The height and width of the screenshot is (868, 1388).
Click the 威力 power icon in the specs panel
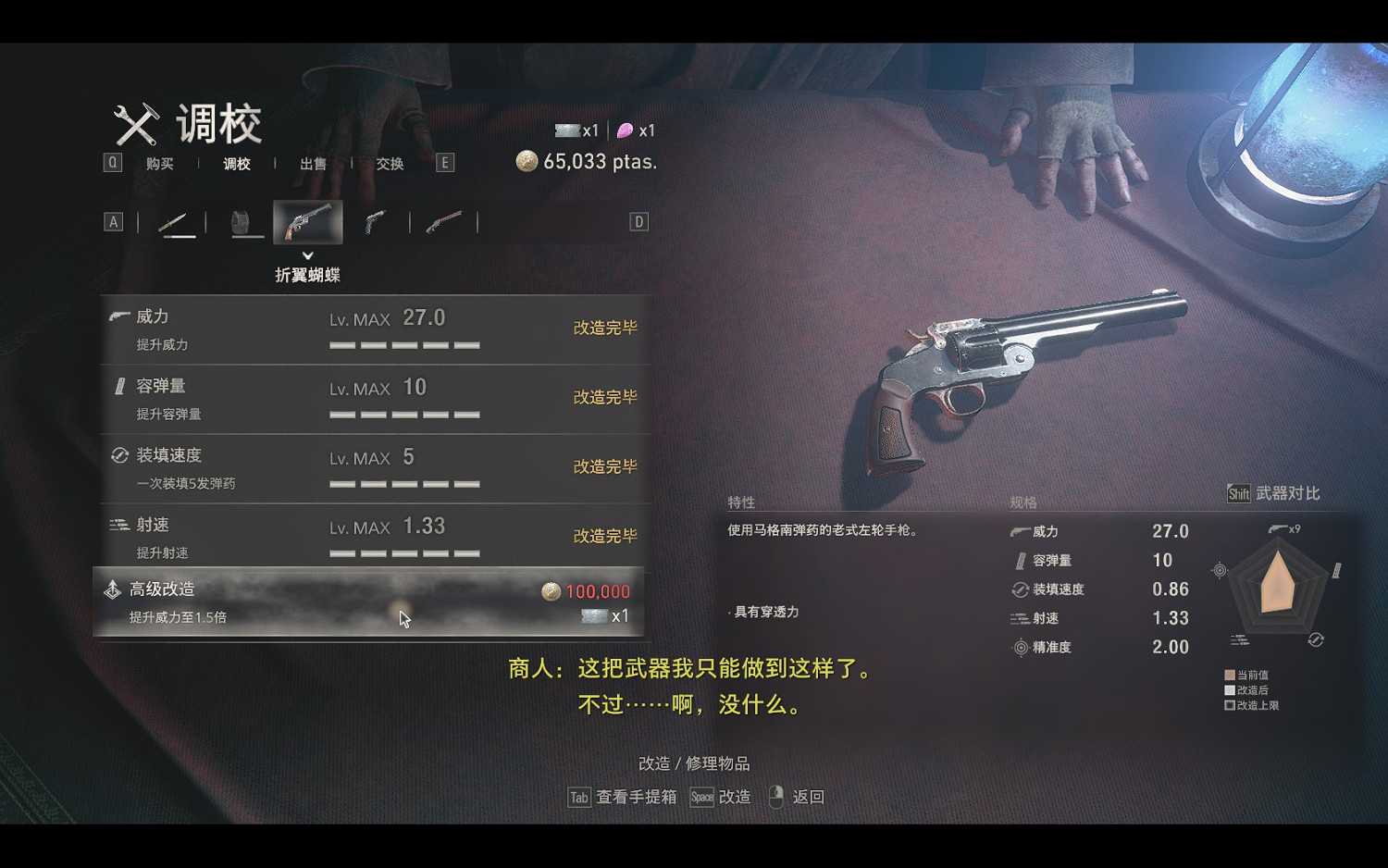1018,531
